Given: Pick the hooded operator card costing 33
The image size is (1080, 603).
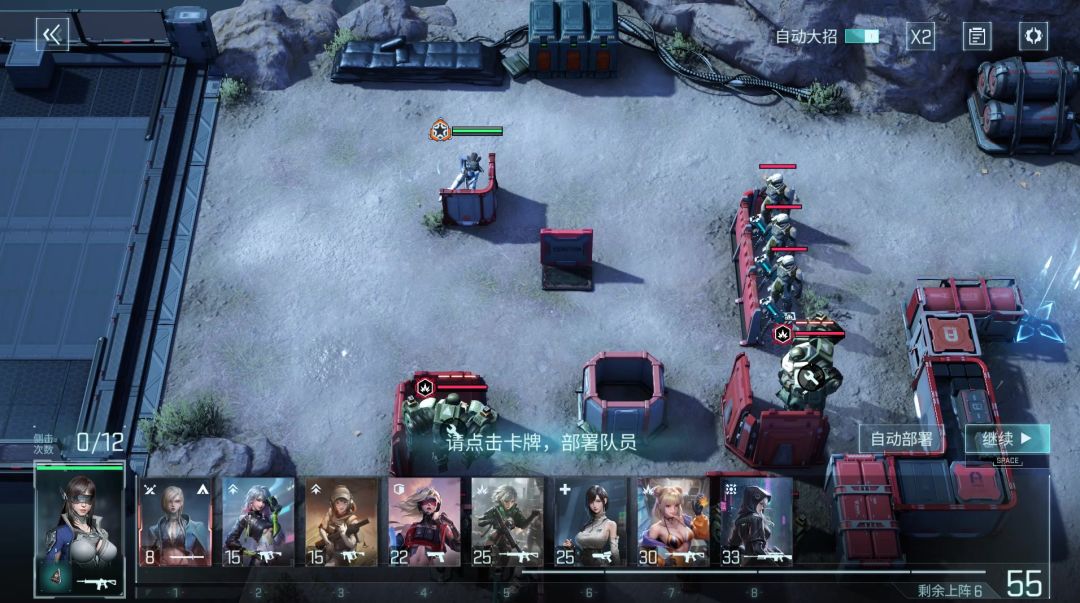Looking at the screenshot, I should click(756, 521).
